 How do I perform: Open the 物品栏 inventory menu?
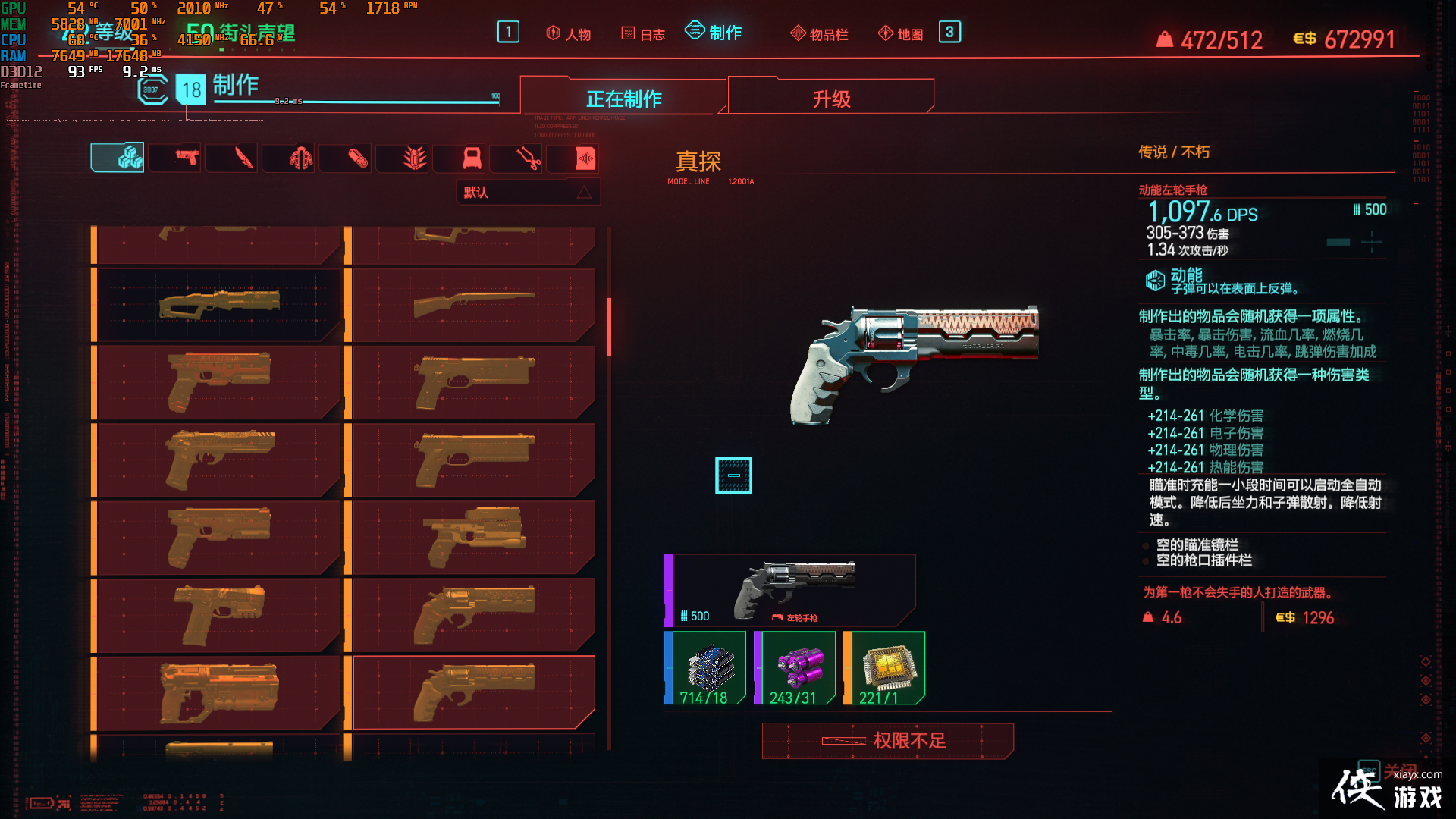click(x=819, y=33)
